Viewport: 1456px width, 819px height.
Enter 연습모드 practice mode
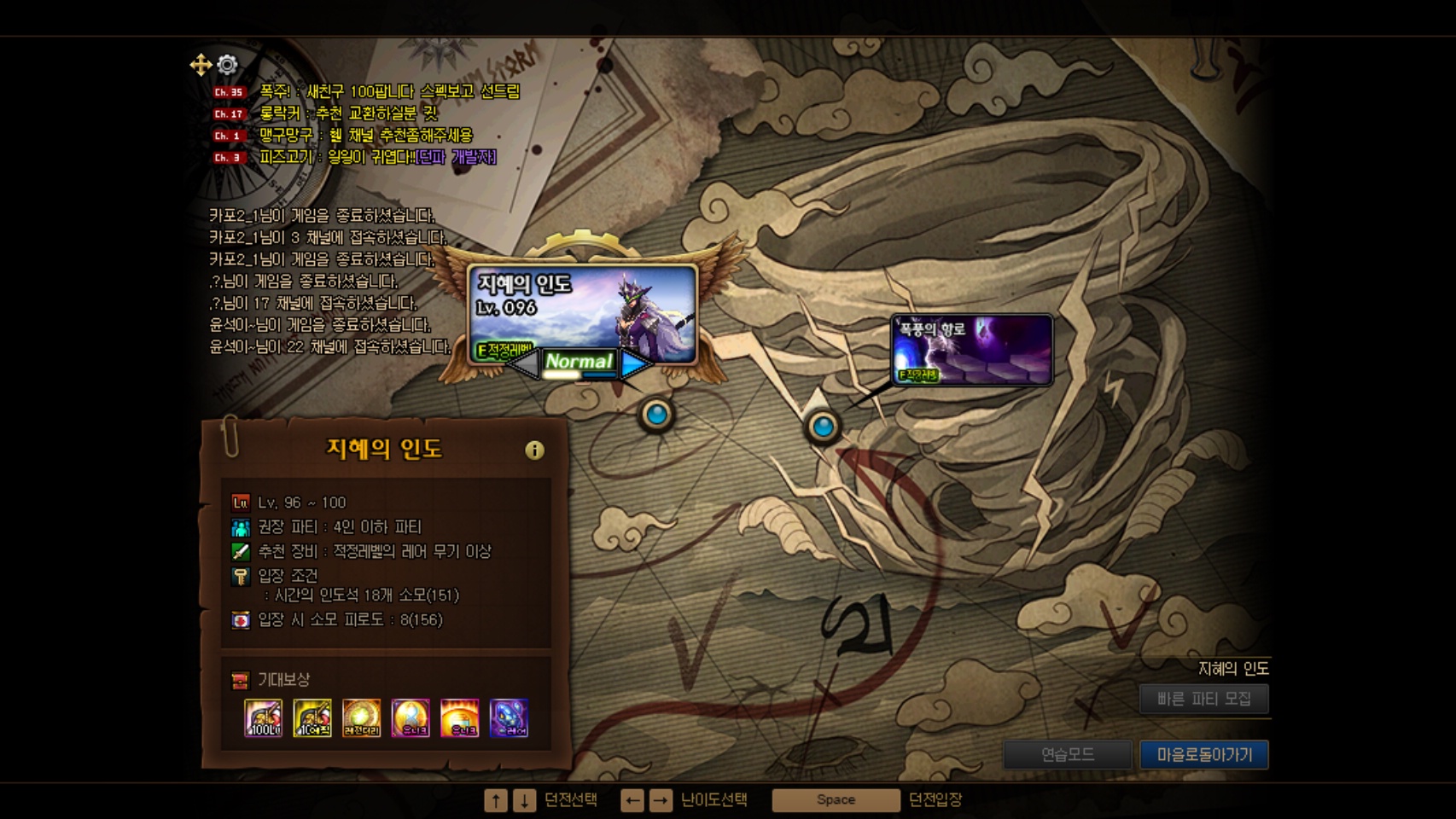tap(1067, 754)
